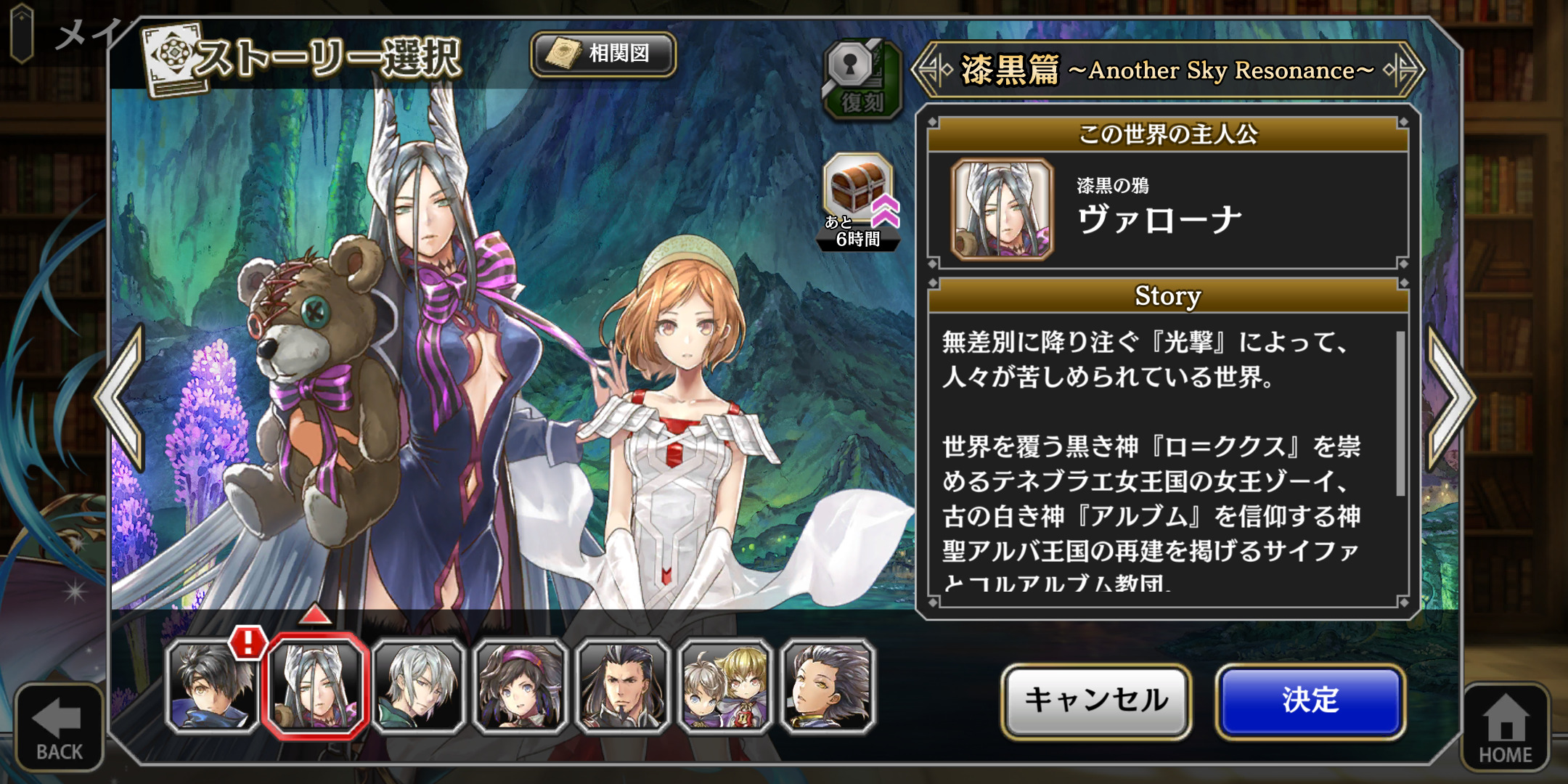Image resolution: width=1568 pixels, height=784 pixels.
Task: Open the 相関図 relationship chart
Action: [603, 54]
